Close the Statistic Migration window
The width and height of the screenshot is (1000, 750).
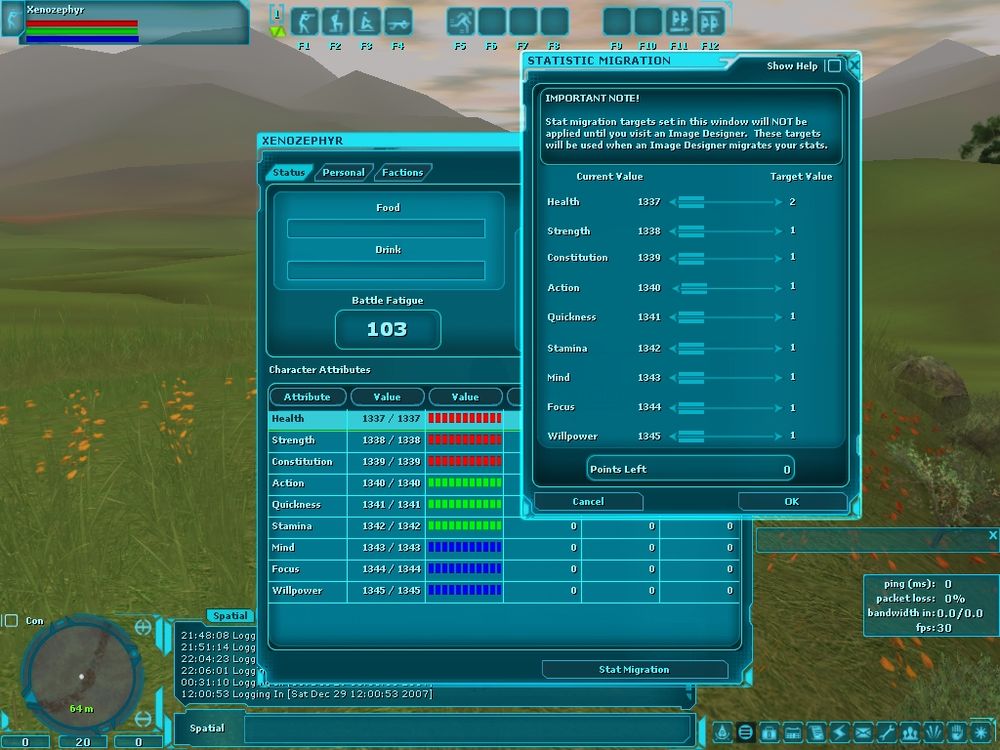pyautogui.click(x=853, y=65)
